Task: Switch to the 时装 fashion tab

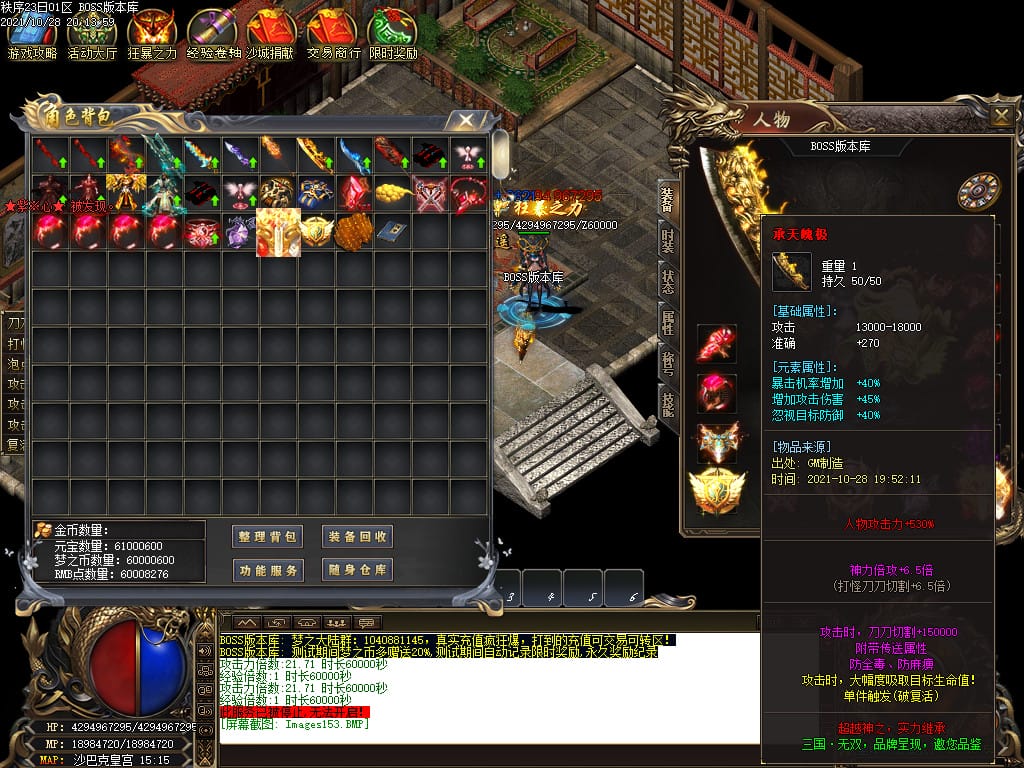Action: pos(668,241)
